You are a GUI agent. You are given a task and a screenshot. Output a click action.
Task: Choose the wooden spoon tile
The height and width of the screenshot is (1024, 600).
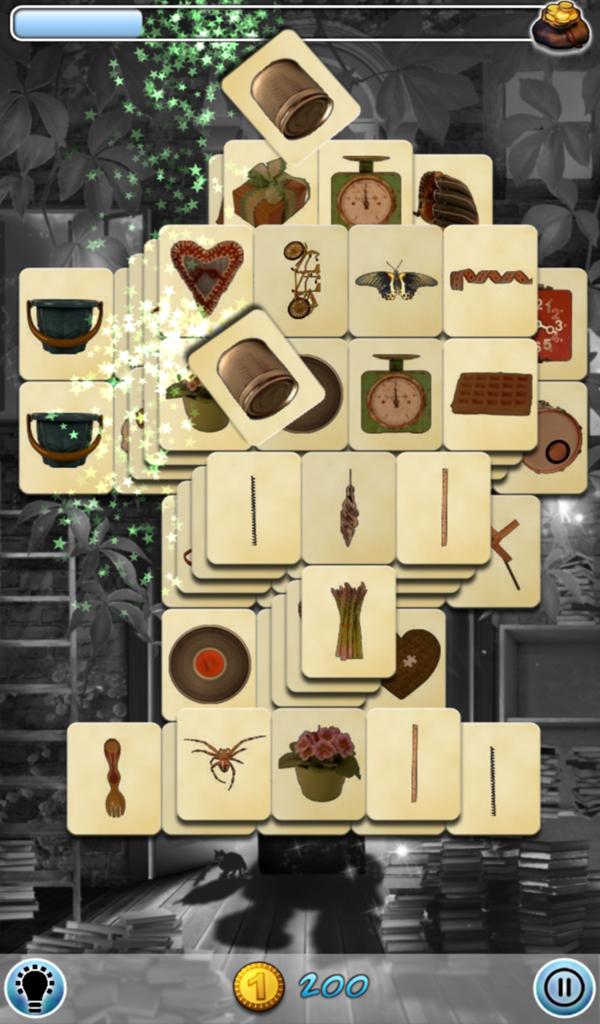(113, 778)
